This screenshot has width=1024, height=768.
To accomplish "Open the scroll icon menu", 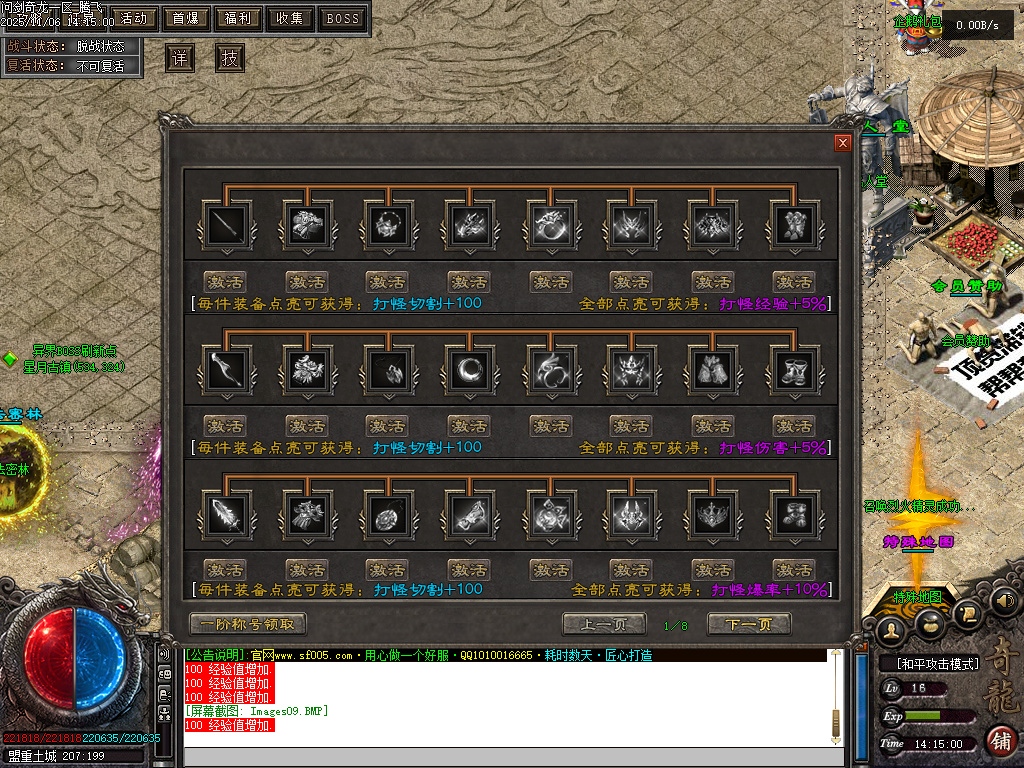I will 967,613.
